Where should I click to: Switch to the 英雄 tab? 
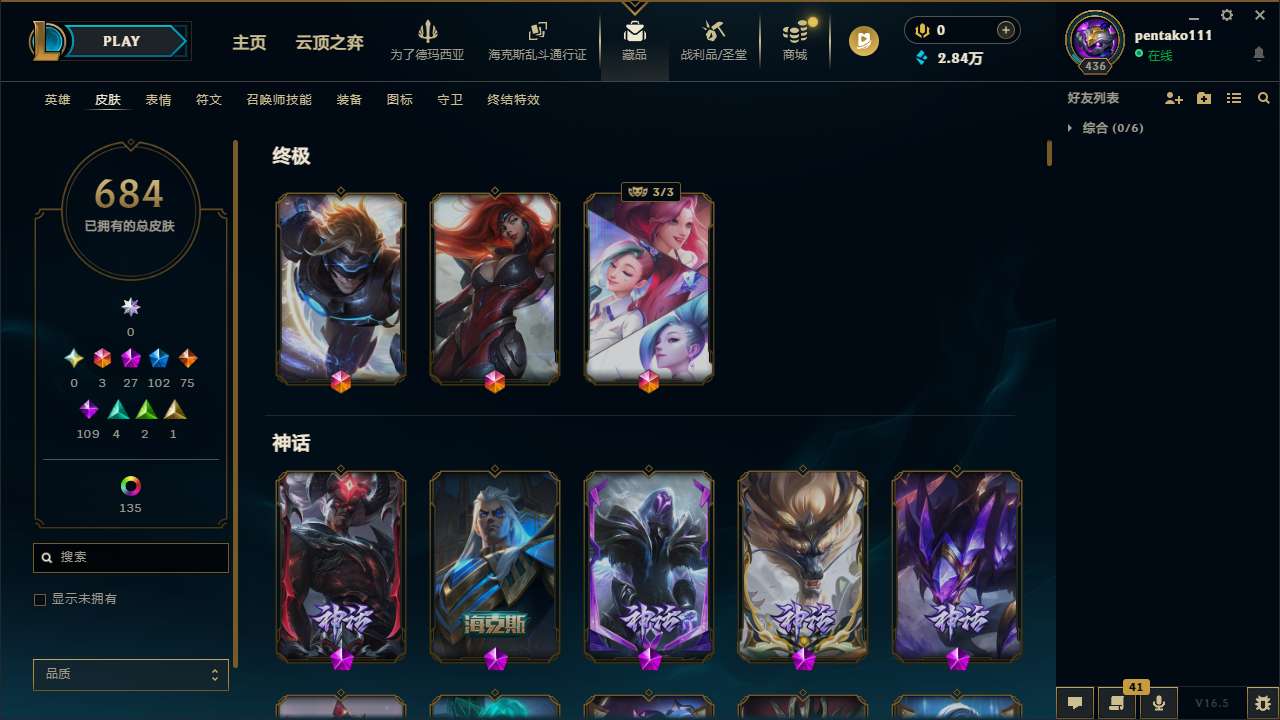click(x=57, y=100)
